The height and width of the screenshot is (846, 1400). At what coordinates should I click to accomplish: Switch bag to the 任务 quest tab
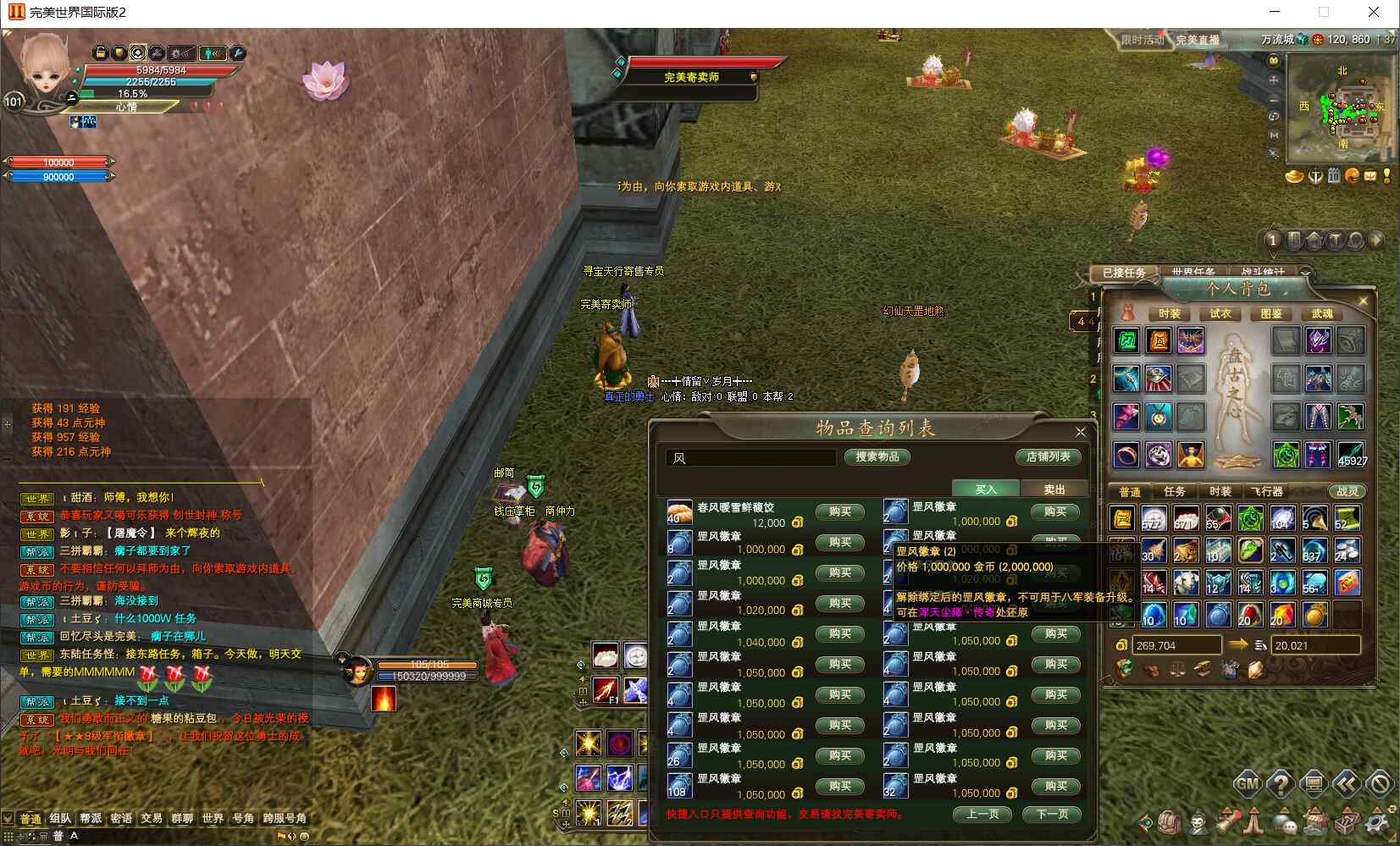(1175, 491)
